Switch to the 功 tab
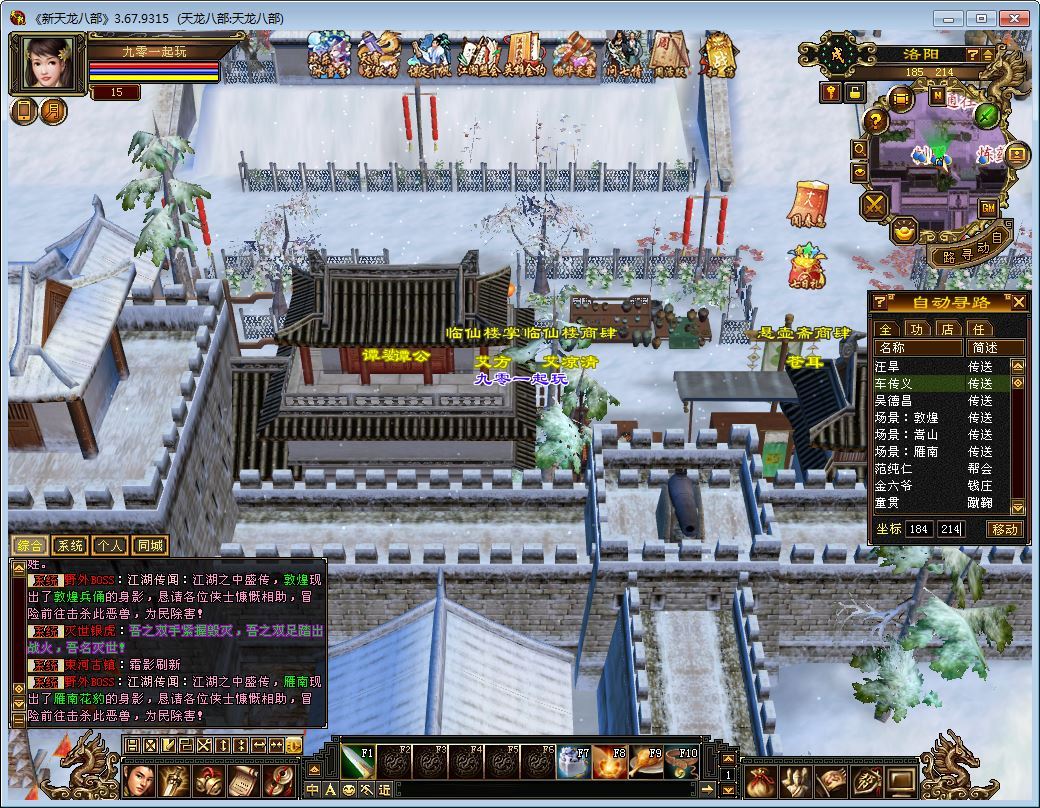 tap(916, 328)
